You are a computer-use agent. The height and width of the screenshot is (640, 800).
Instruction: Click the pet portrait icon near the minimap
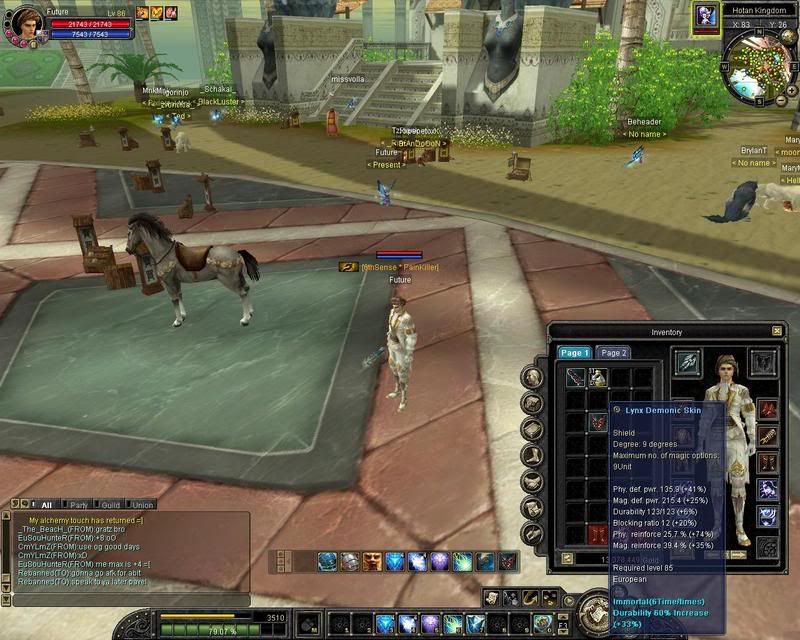(706, 15)
